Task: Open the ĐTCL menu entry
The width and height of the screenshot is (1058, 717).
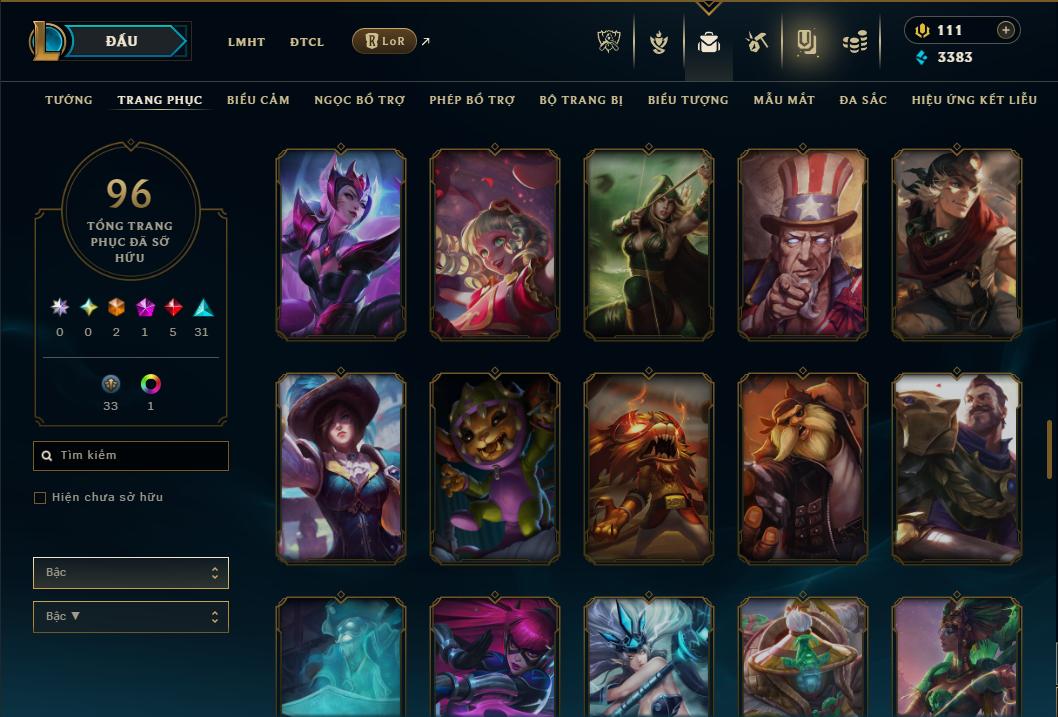Action: (x=307, y=42)
